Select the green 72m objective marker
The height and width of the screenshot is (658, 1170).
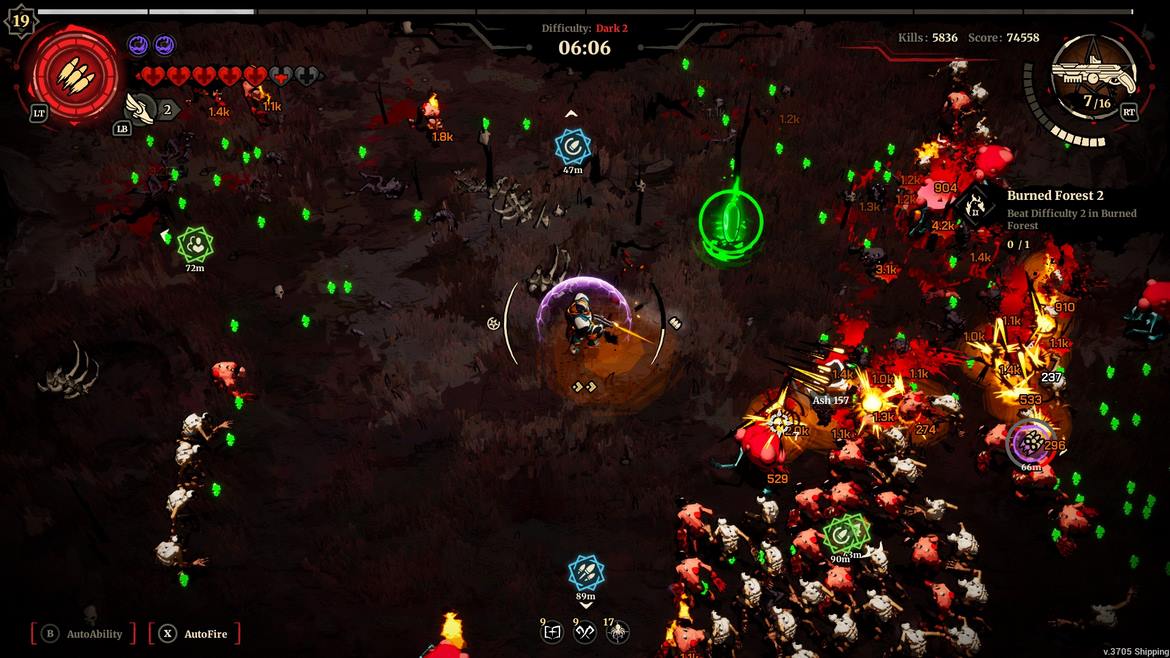click(x=194, y=244)
